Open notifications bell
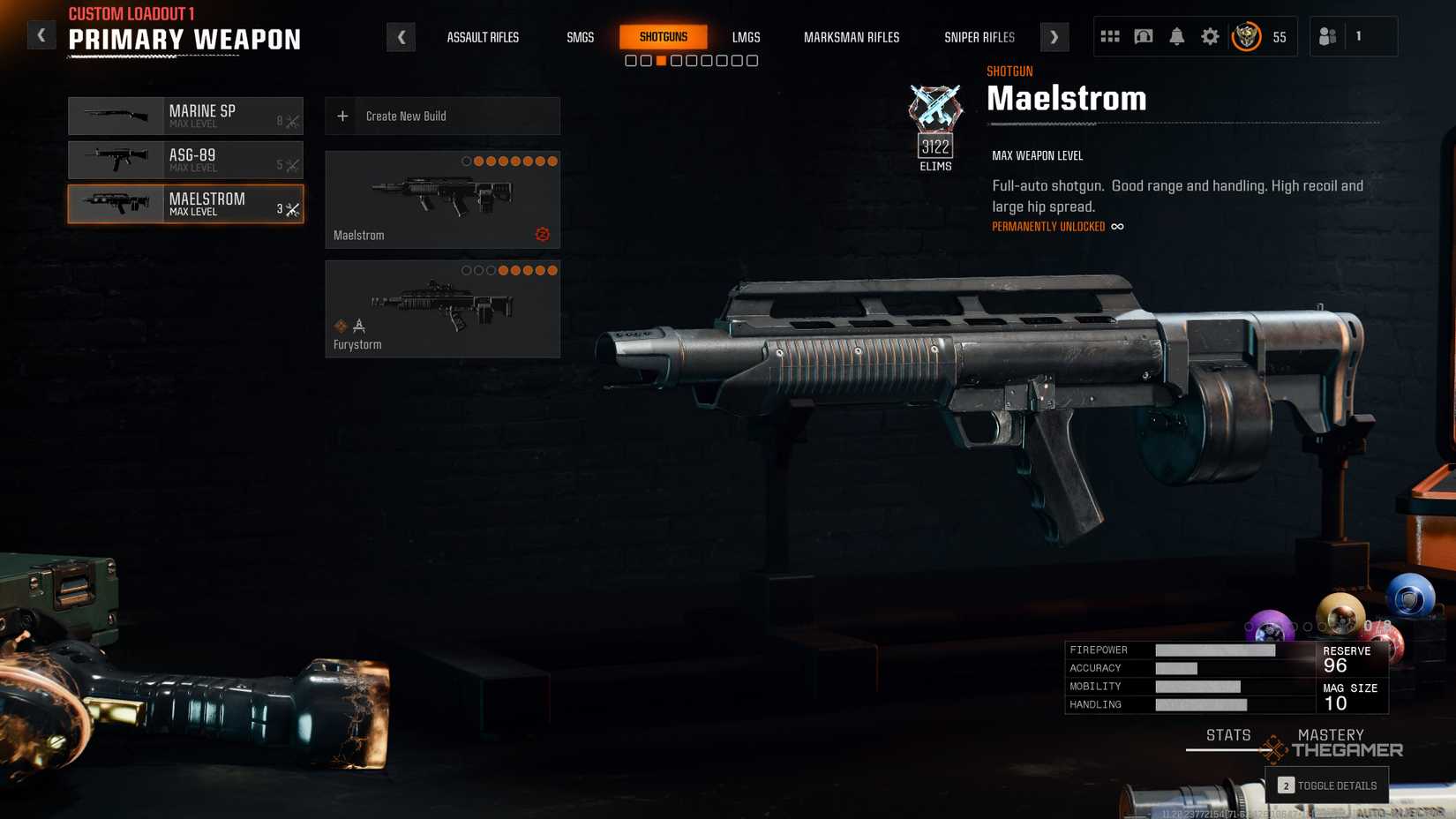The image size is (1456, 819). (1176, 37)
